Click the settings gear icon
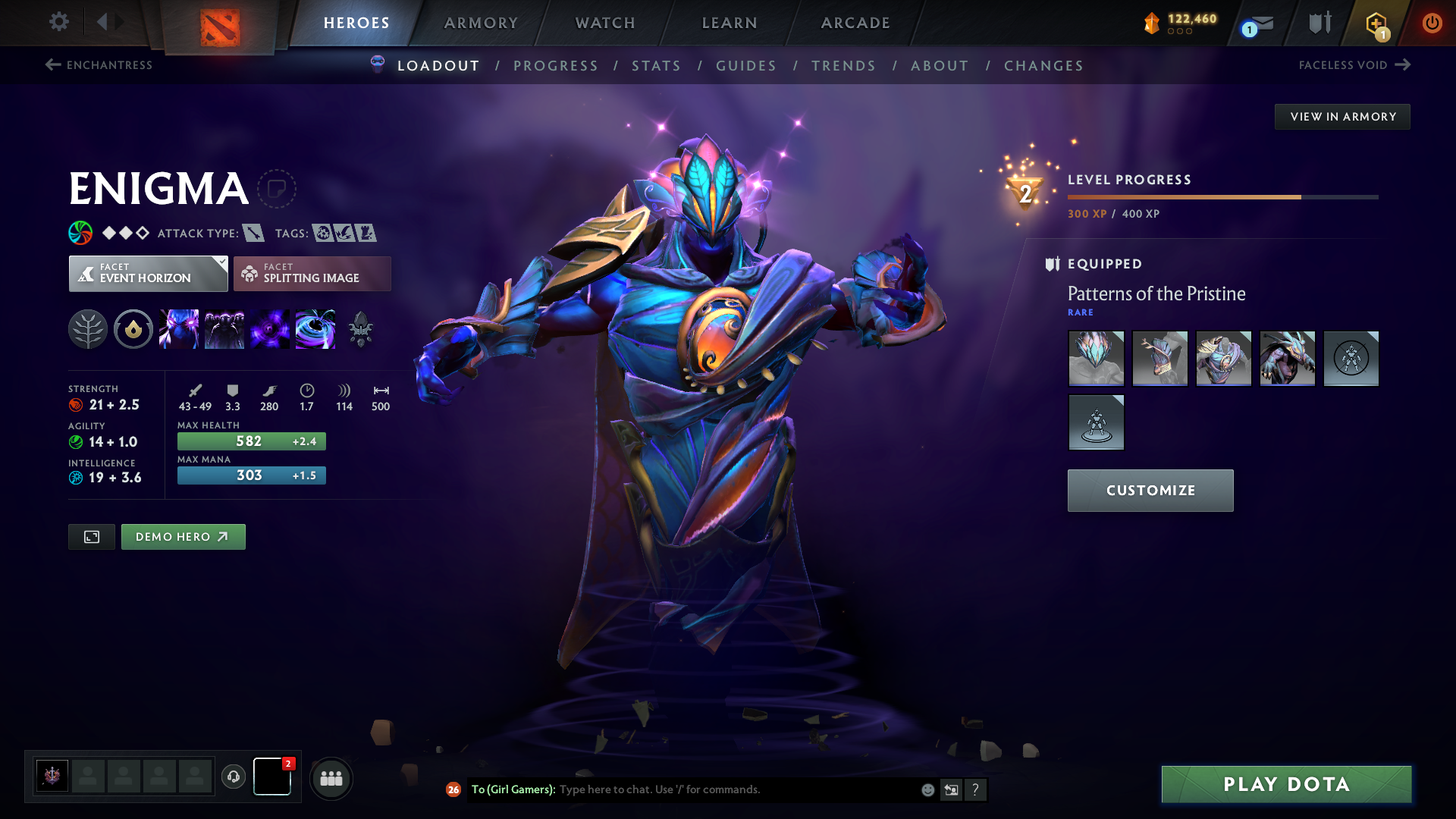The height and width of the screenshot is (819, 1456). point(58,23)
